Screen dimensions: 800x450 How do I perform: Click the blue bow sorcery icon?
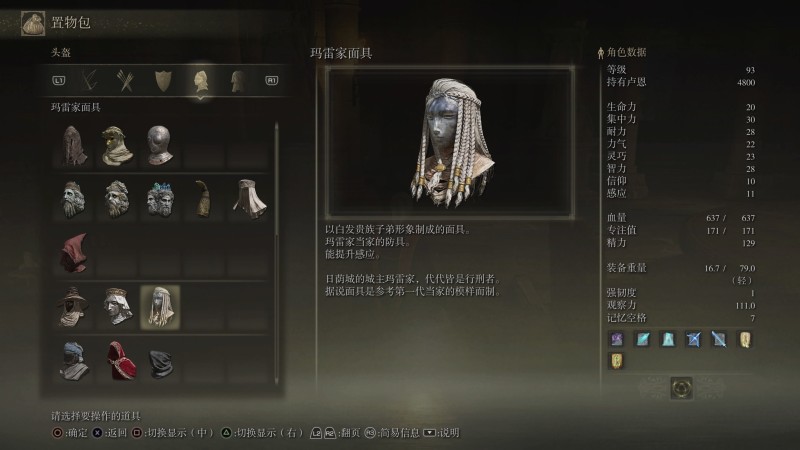693,339
